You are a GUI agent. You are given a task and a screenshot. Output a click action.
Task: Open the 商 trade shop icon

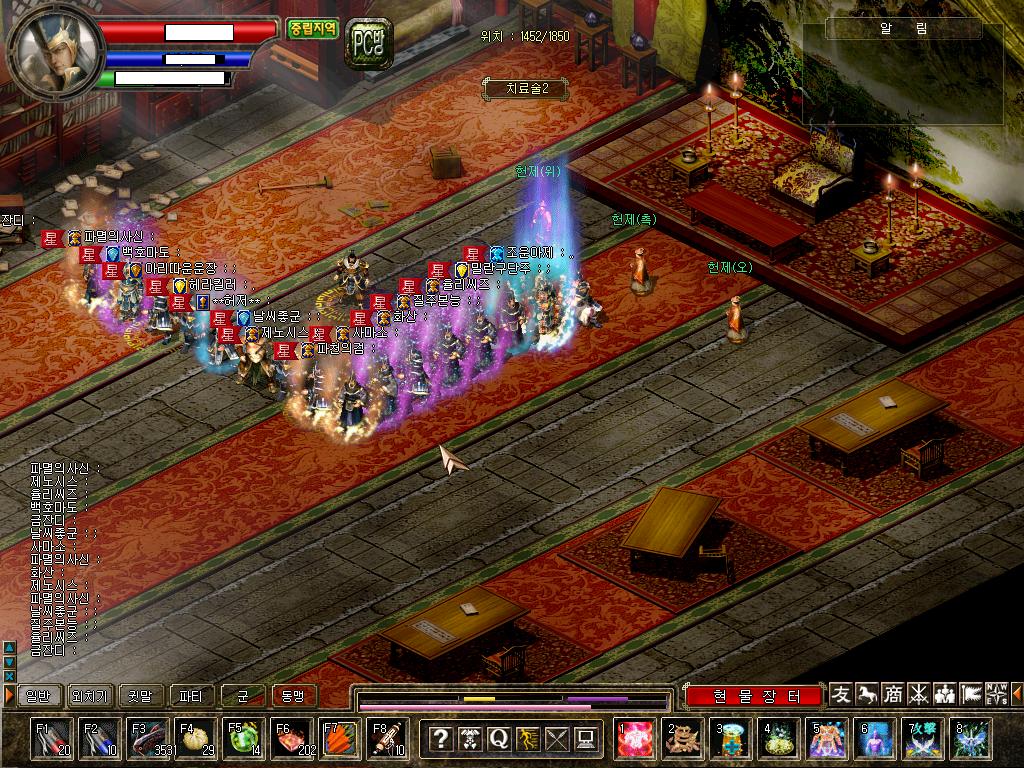click(893, 694)
